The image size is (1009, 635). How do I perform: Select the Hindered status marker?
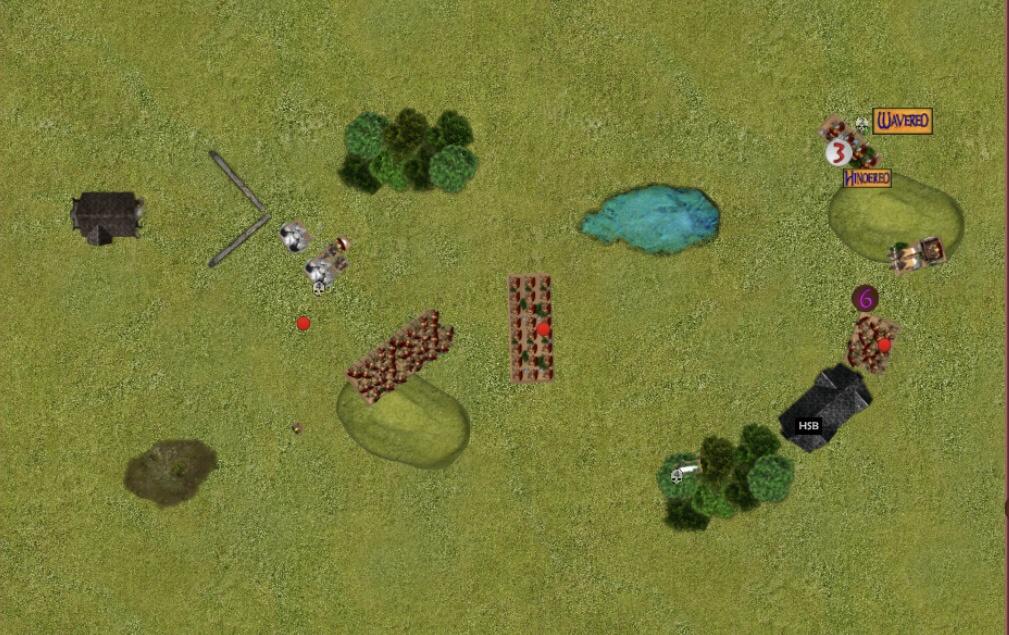(x=866, y=179)
